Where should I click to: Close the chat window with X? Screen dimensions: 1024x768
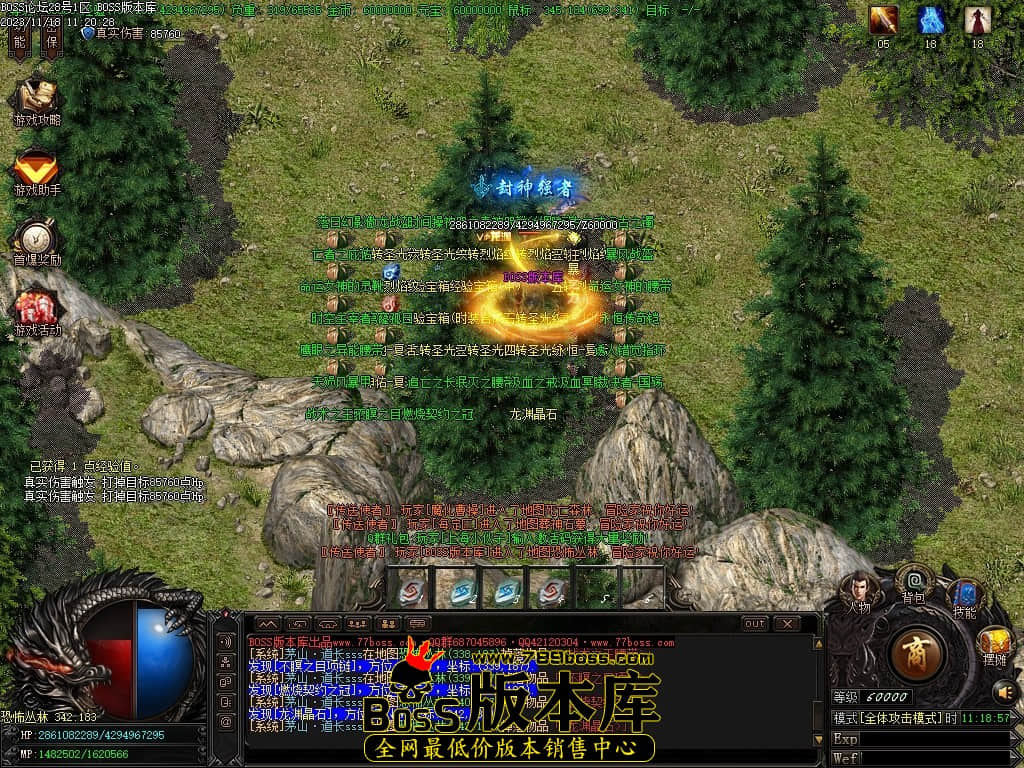coord(787,623)
